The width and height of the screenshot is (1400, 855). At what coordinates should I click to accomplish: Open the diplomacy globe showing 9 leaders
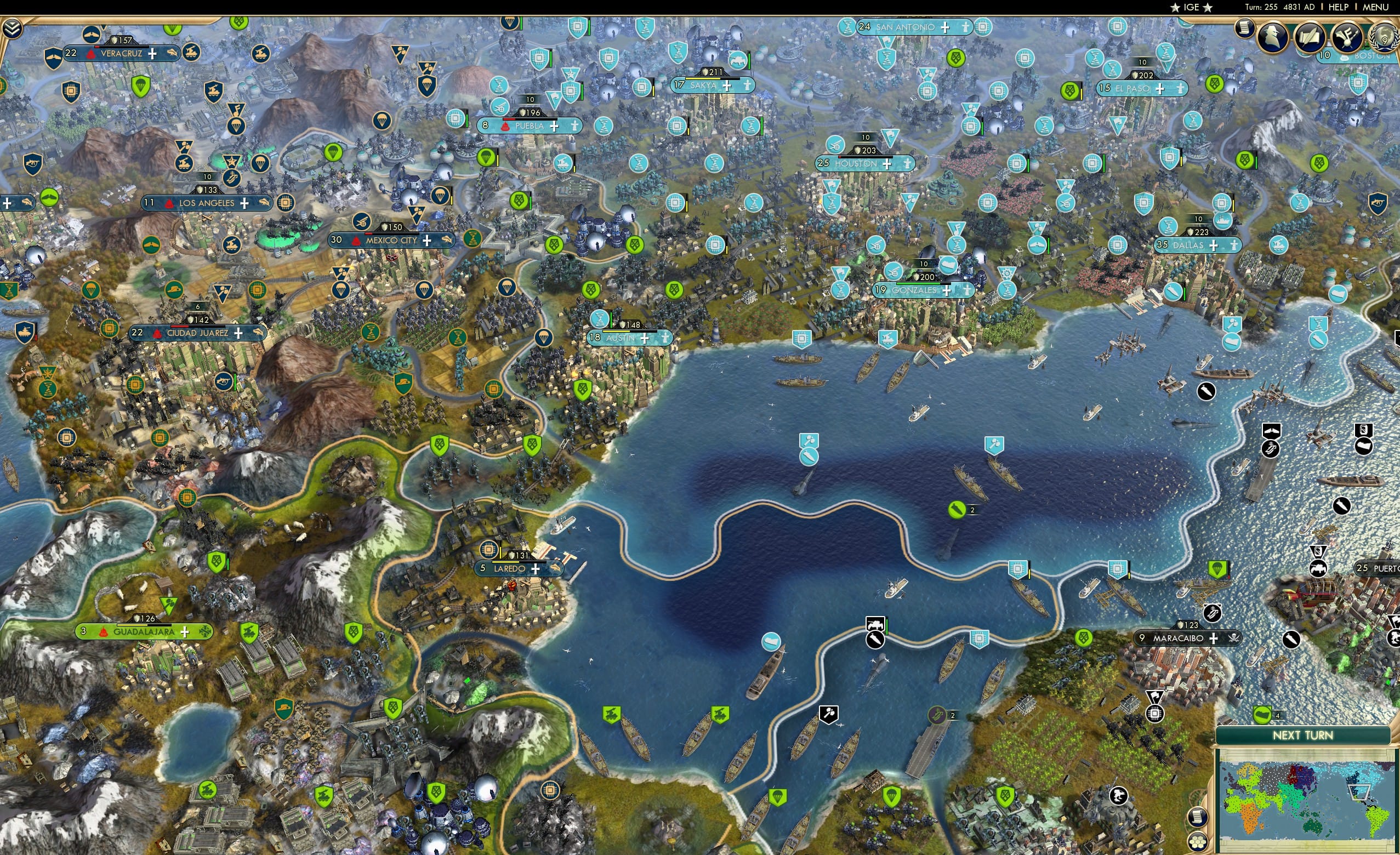click(1385, 37)
